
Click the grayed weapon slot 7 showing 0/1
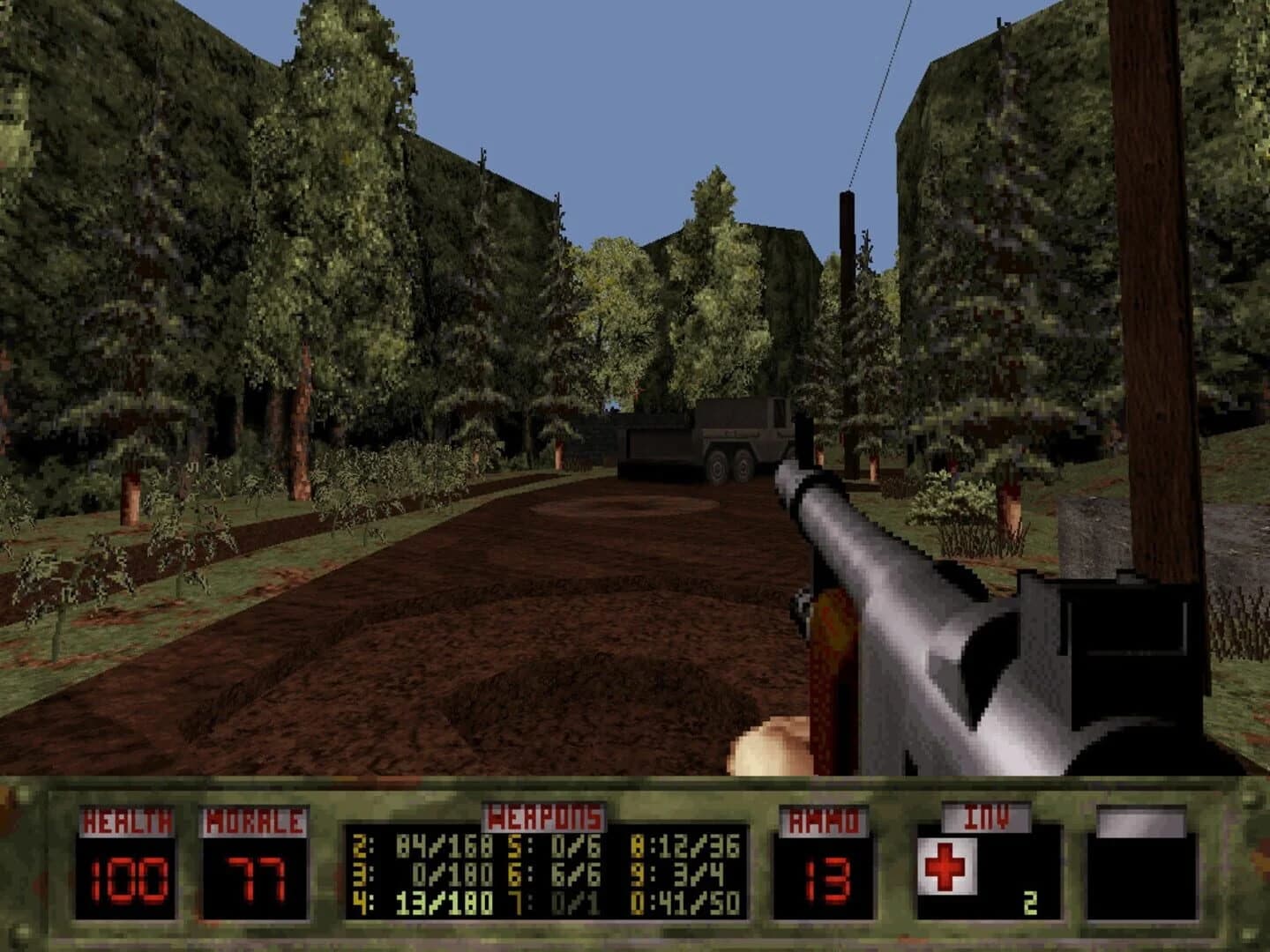(x=555, y=903)
